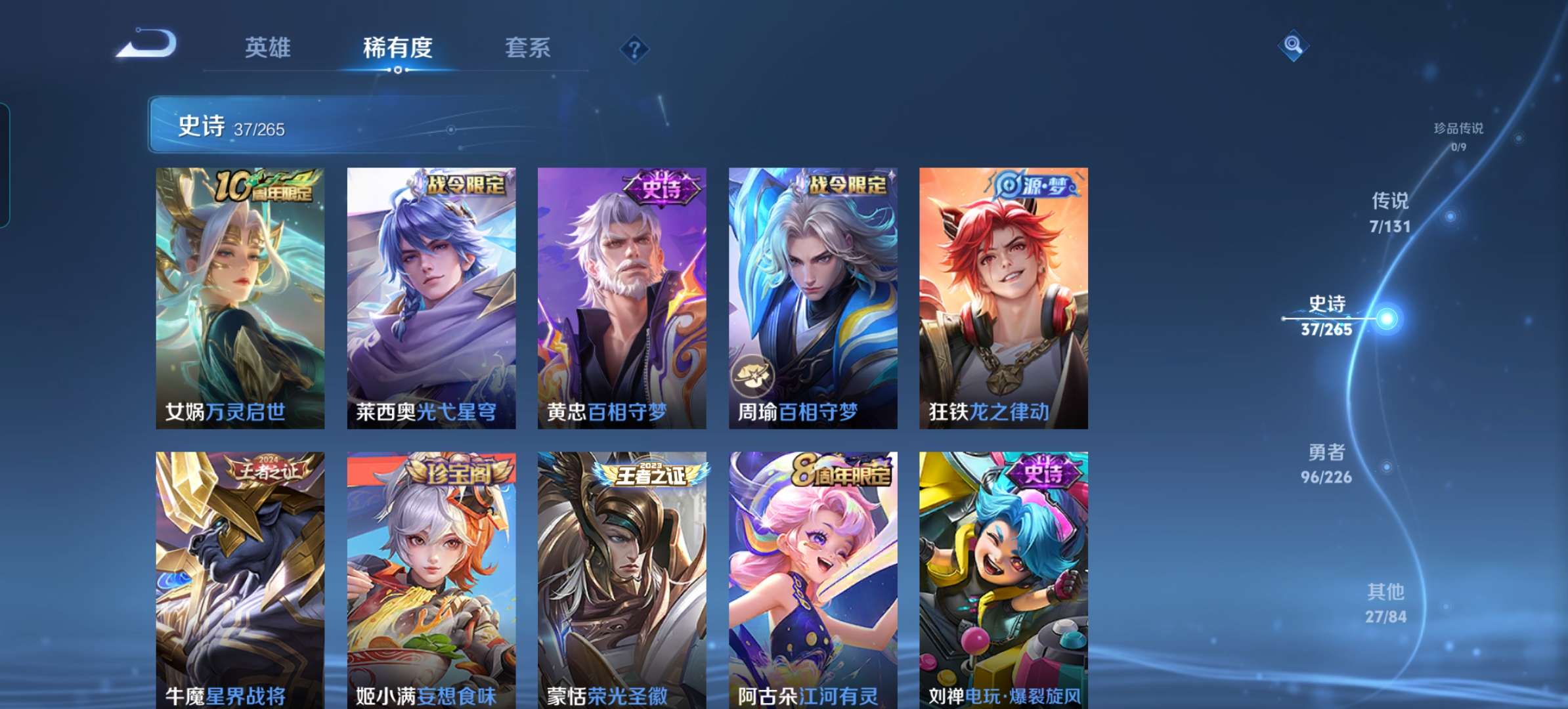Click the 10周年限定 badge on 女娲's card
Image resolution: width=1568 pixels, height=709 pixels.
point(263,187)
